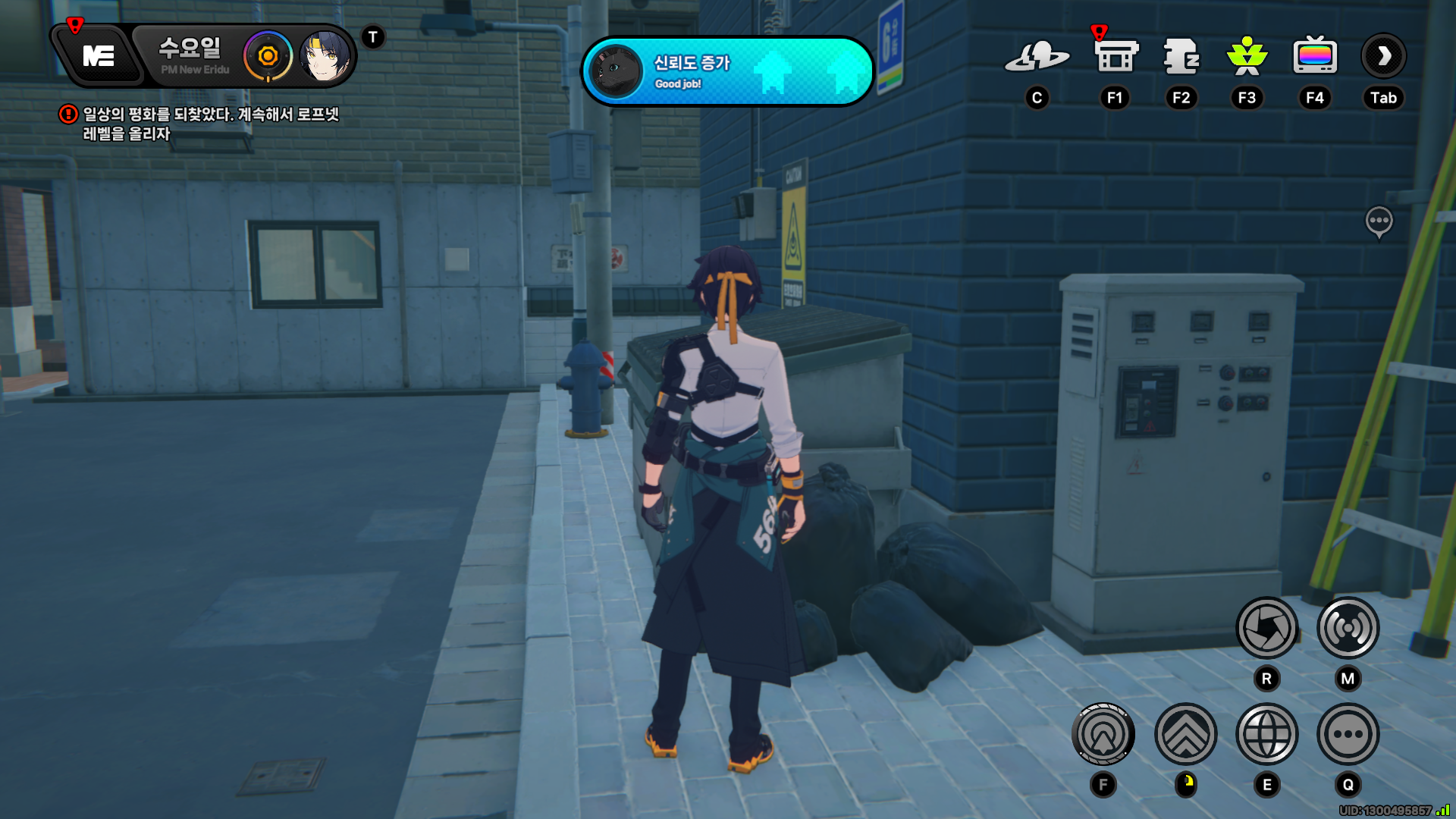Toggle the double-chevron sprint button
Image resolution: width=1456 pixels, height=819 pixels.
[1185, 734]
